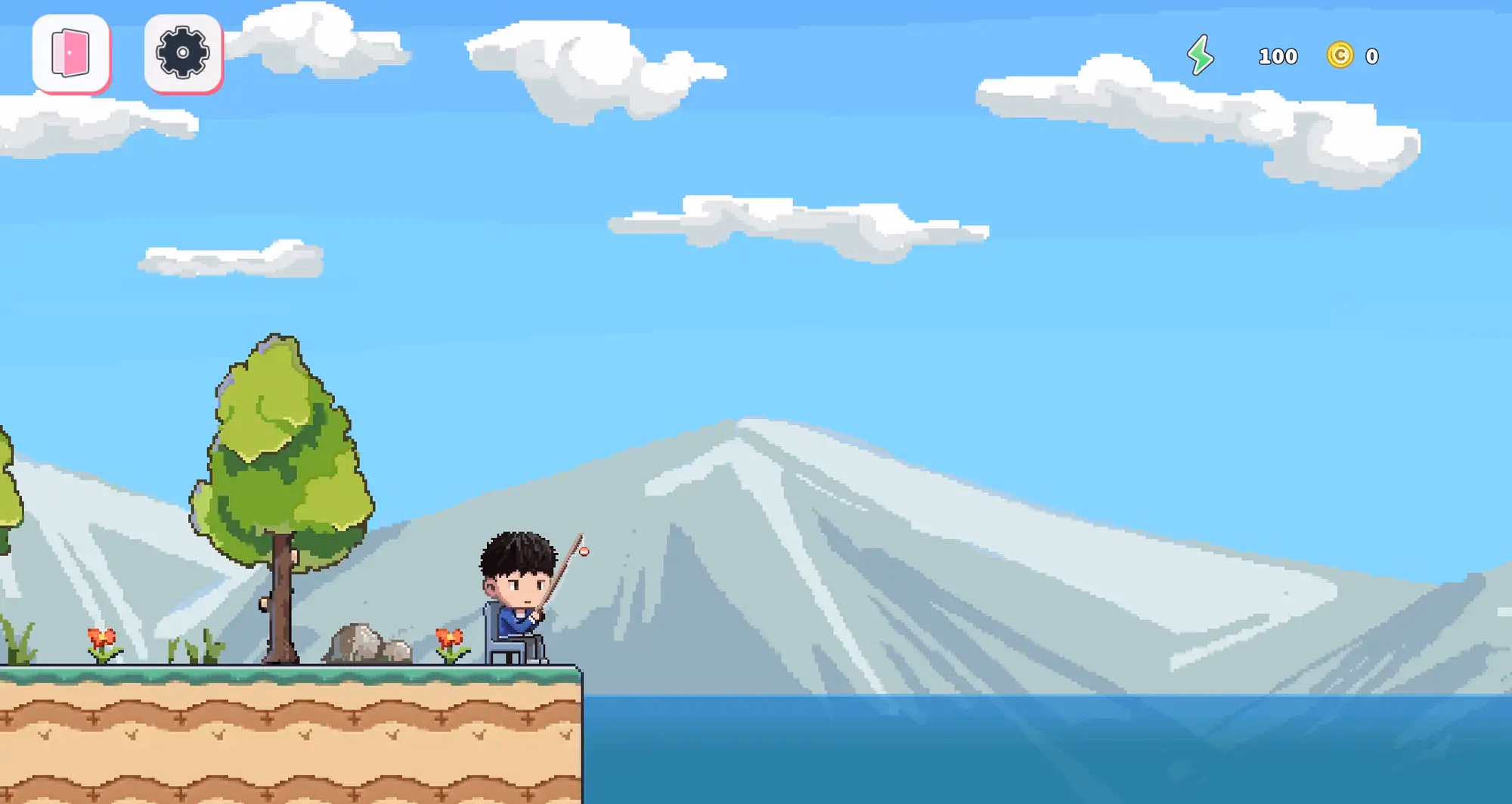This screenshot has width=1512, height=804.
Task: Click the settings cog to toggle options
Action: [x=184, y=51]
